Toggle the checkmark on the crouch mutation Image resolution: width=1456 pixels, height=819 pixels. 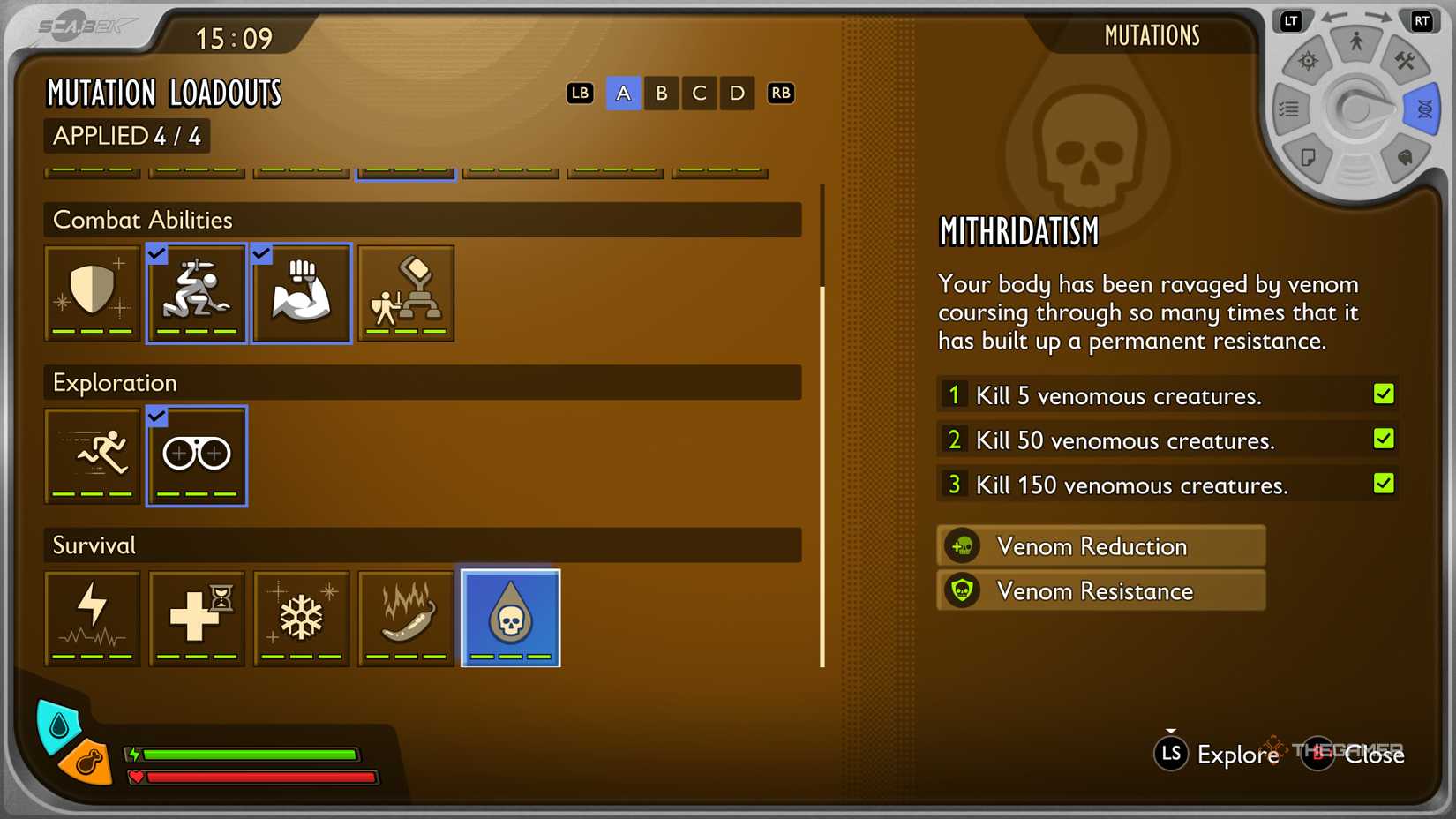pyautogui.click(x=157, y=254)
